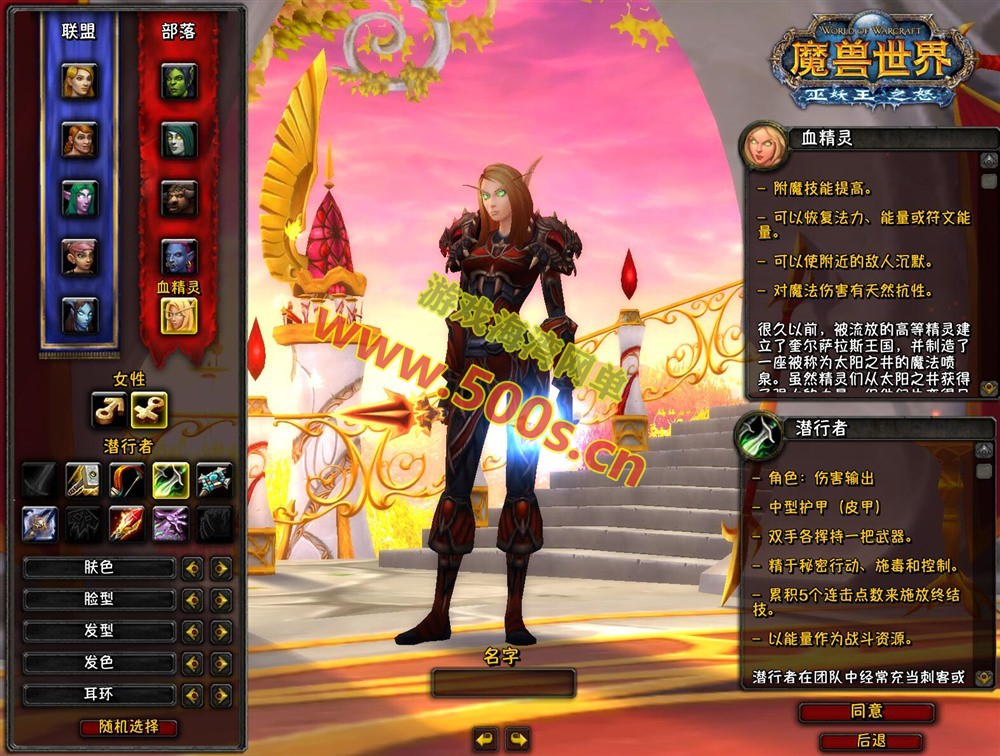Select the Death Knight class icon
This screenshot has width=1000, height=756.
tap(39, 523)
